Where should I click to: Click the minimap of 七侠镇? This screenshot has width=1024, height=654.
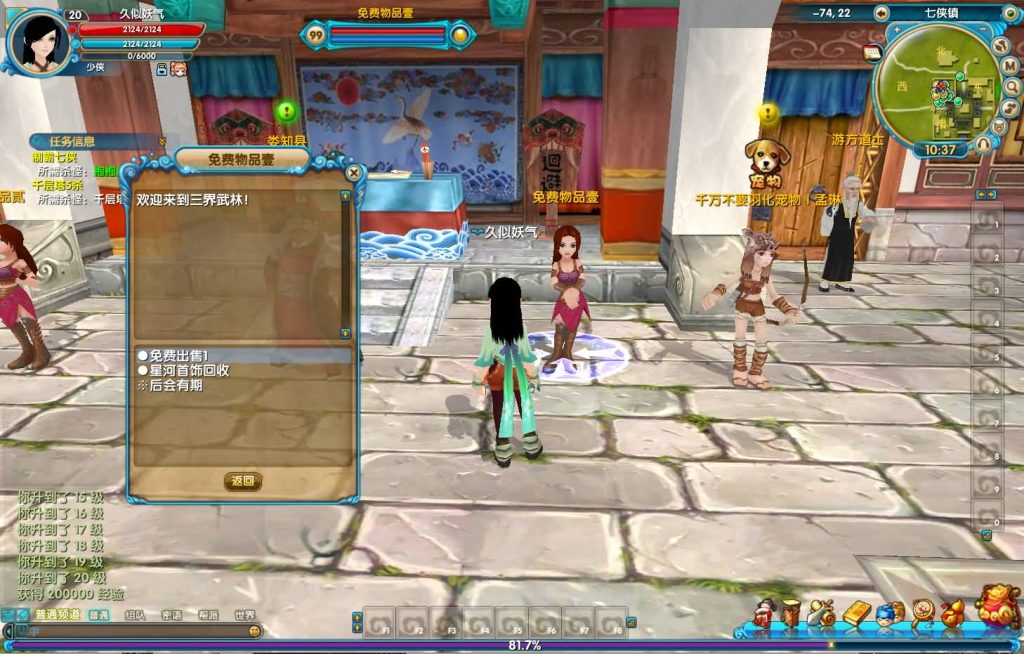(x=937, y=94)
